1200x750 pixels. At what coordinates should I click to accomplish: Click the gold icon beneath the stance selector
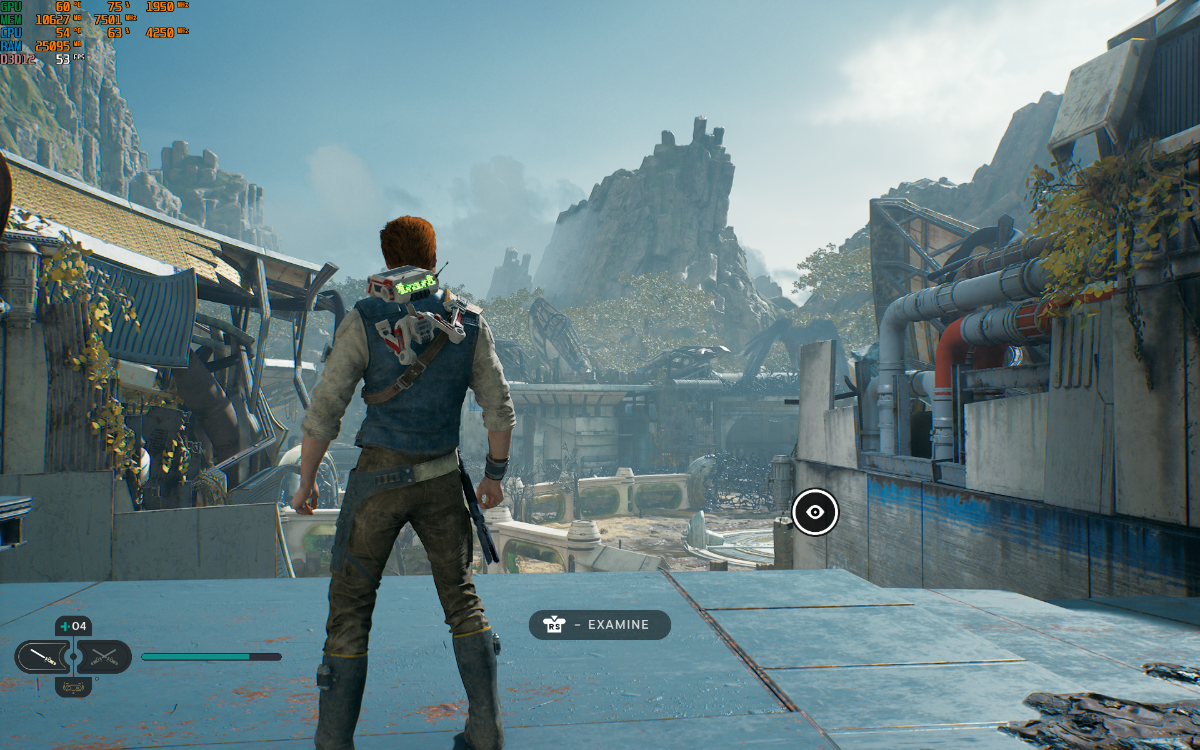(73, 687)
